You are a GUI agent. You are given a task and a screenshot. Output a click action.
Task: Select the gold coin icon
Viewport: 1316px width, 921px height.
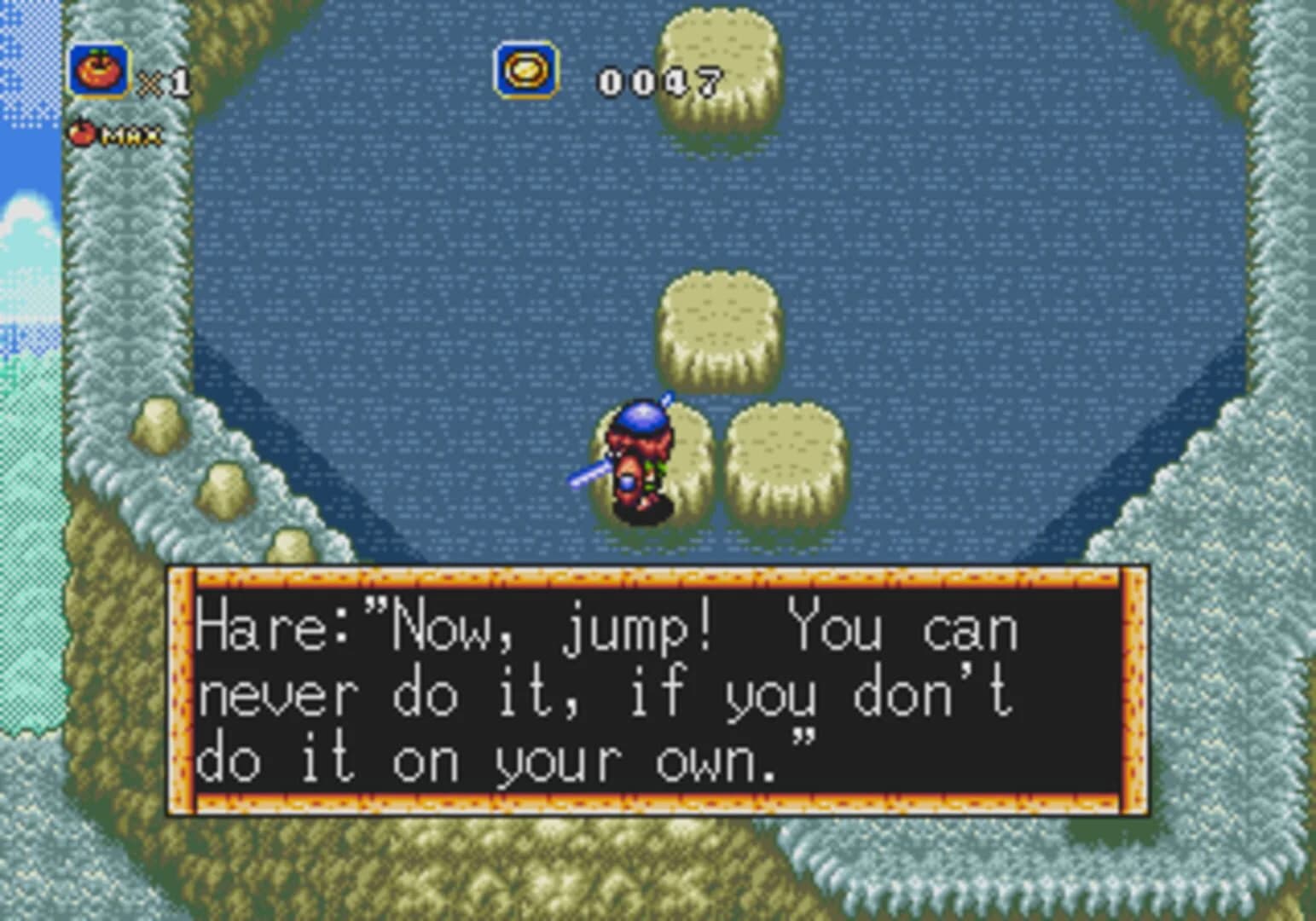[x=526, y=71]
